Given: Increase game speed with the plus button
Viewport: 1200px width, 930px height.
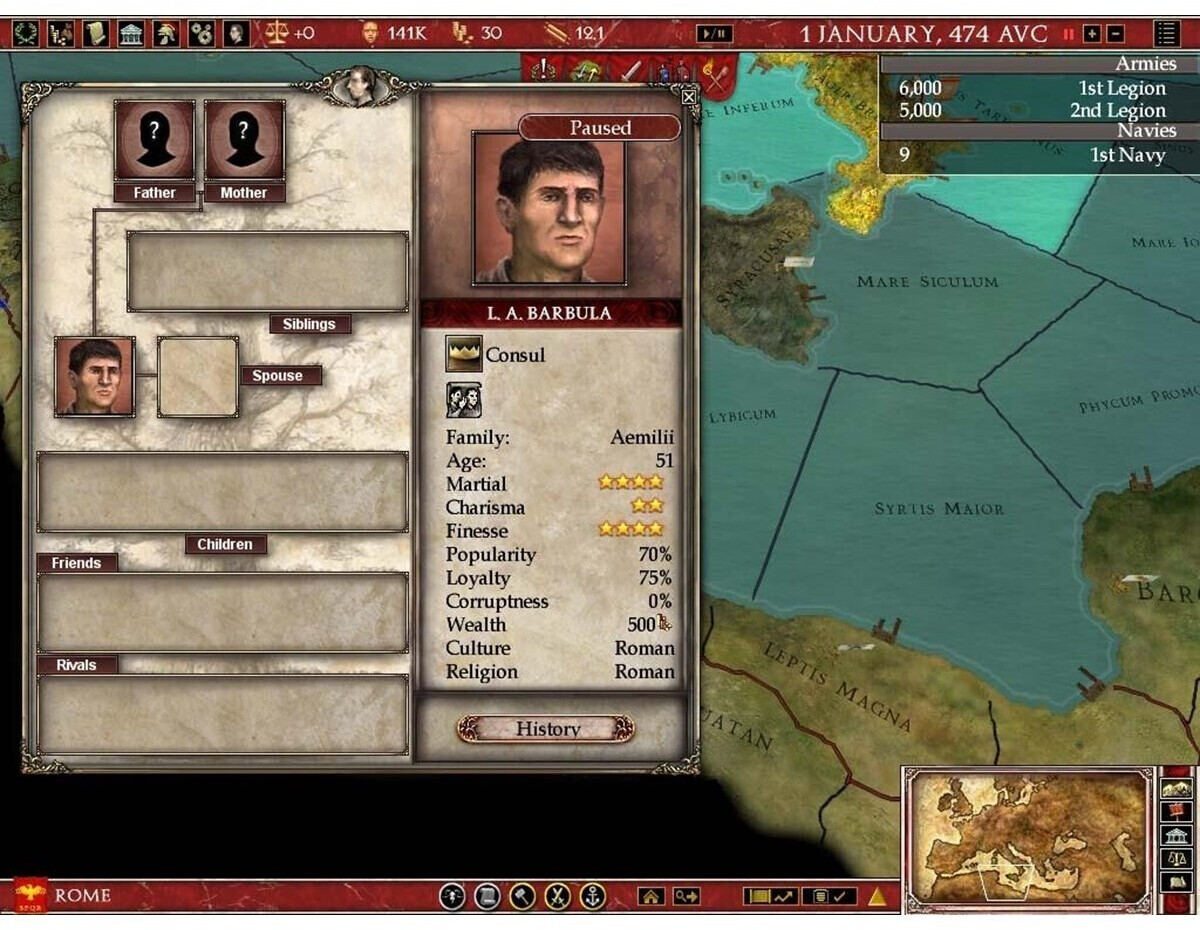Looking at the screenshot, I should coord(1092,33).
